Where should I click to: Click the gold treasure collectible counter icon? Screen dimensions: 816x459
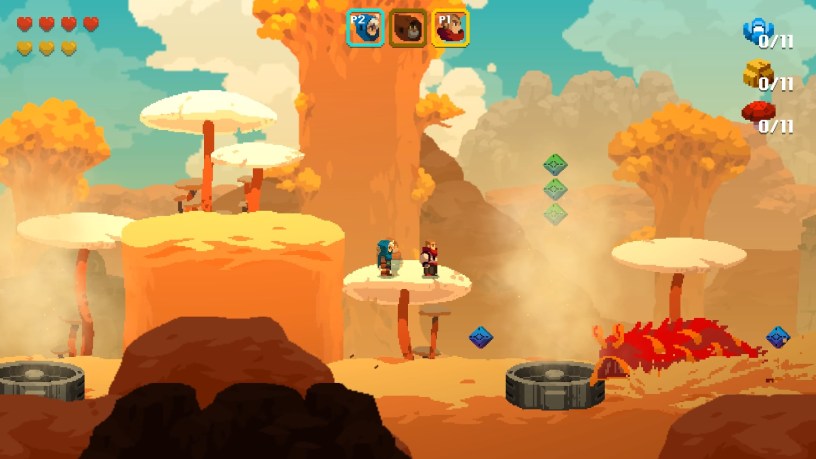755,74
